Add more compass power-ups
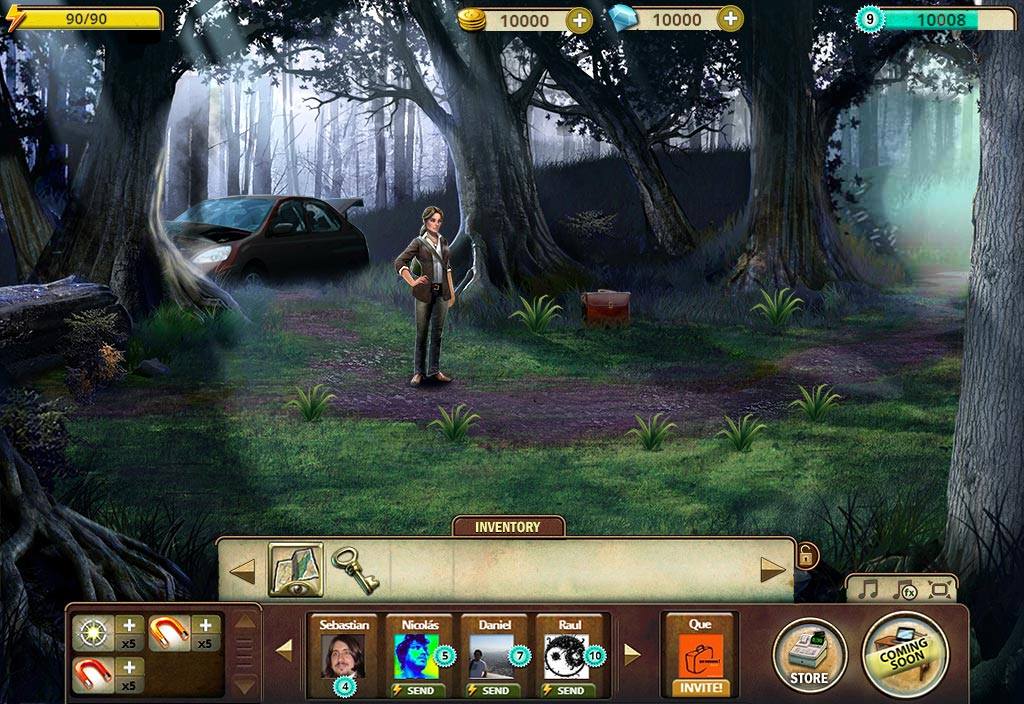Image resolution: width=1024 pixels, height=704 pixels. (129, 626)
